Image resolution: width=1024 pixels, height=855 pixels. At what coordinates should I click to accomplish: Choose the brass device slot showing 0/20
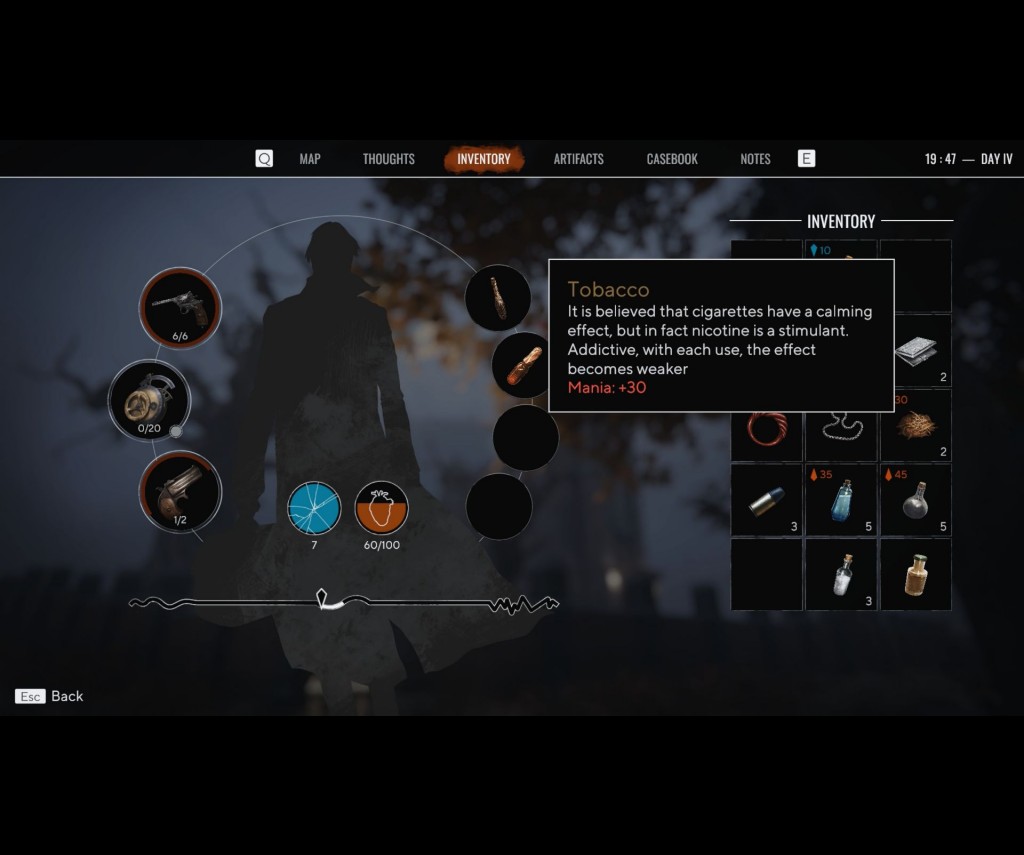pyautogui.click(x=149, y=400)
